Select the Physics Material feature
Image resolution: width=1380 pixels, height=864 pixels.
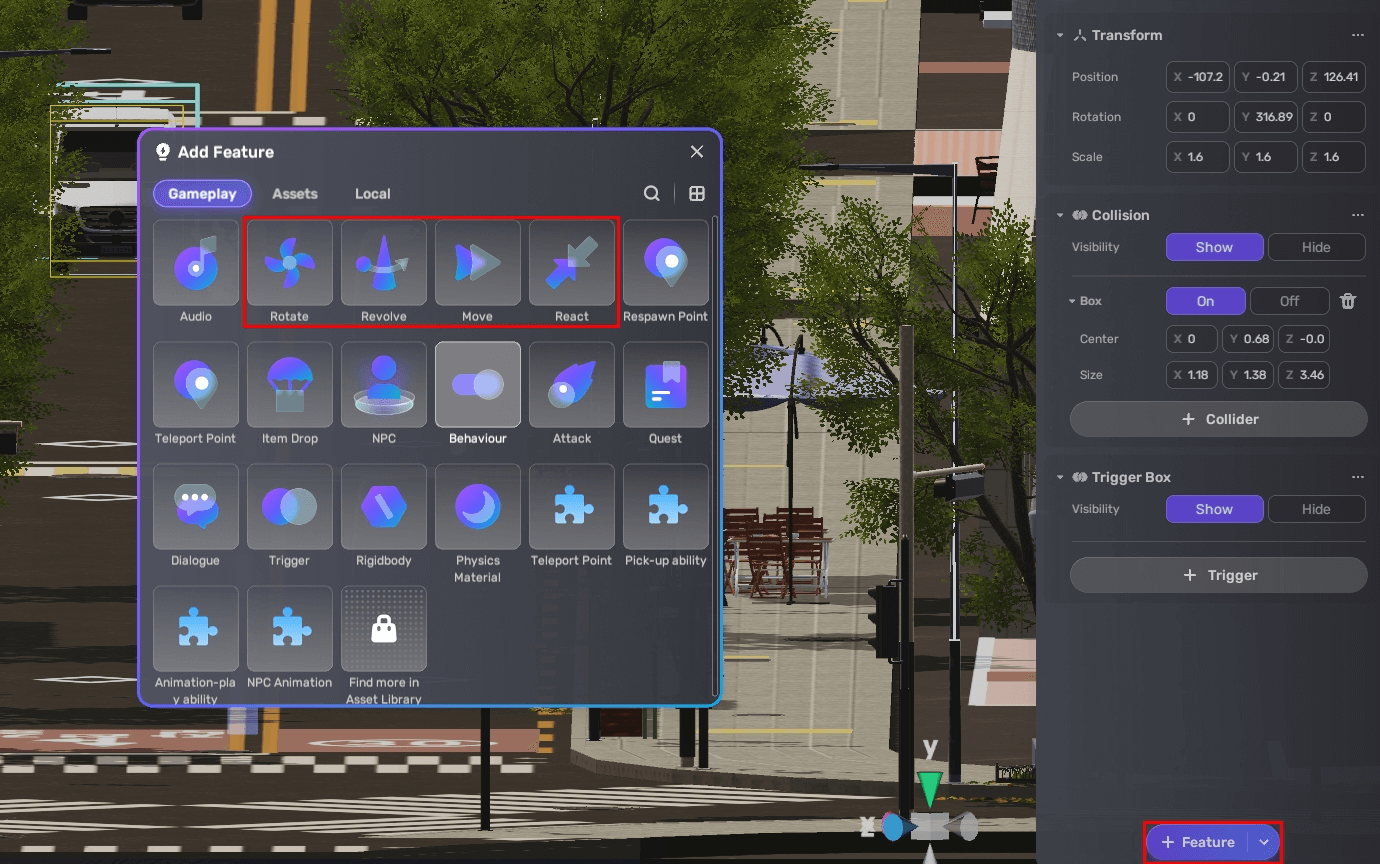(x=477, y=506)
